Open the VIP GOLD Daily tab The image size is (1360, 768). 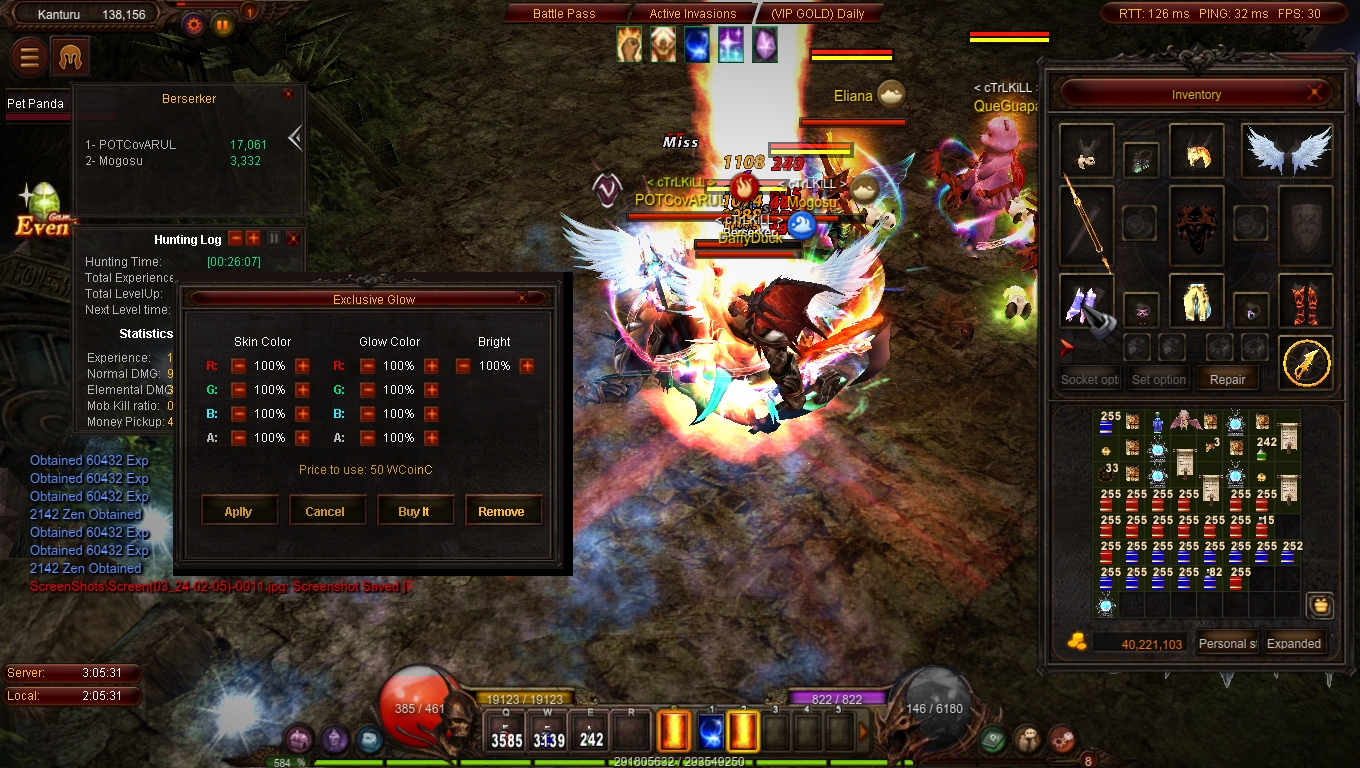coord(817,14)
